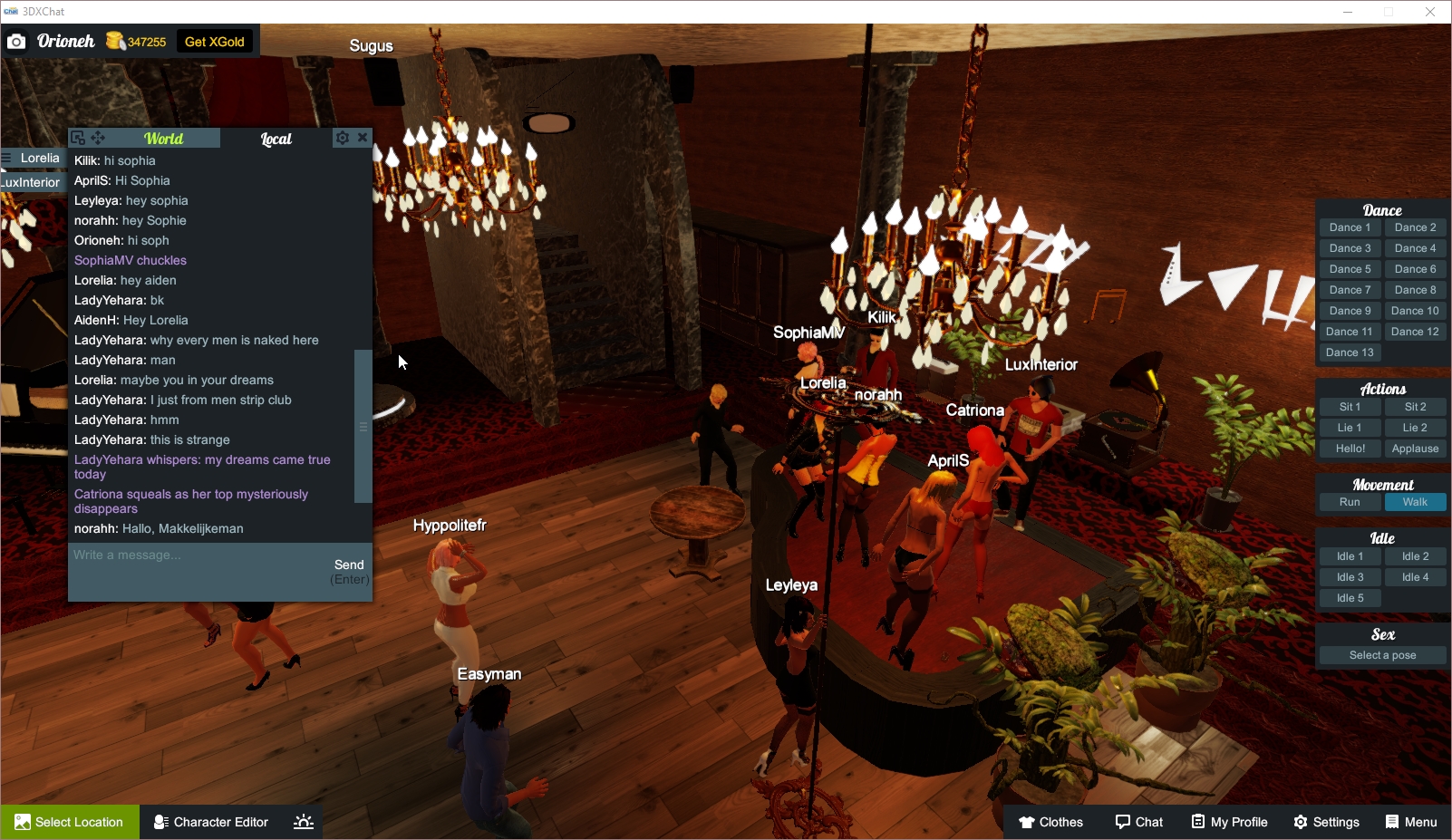Click the camera screenshot icon next to Orioneh
The image size is (1452, 840).
coord(16,41)
